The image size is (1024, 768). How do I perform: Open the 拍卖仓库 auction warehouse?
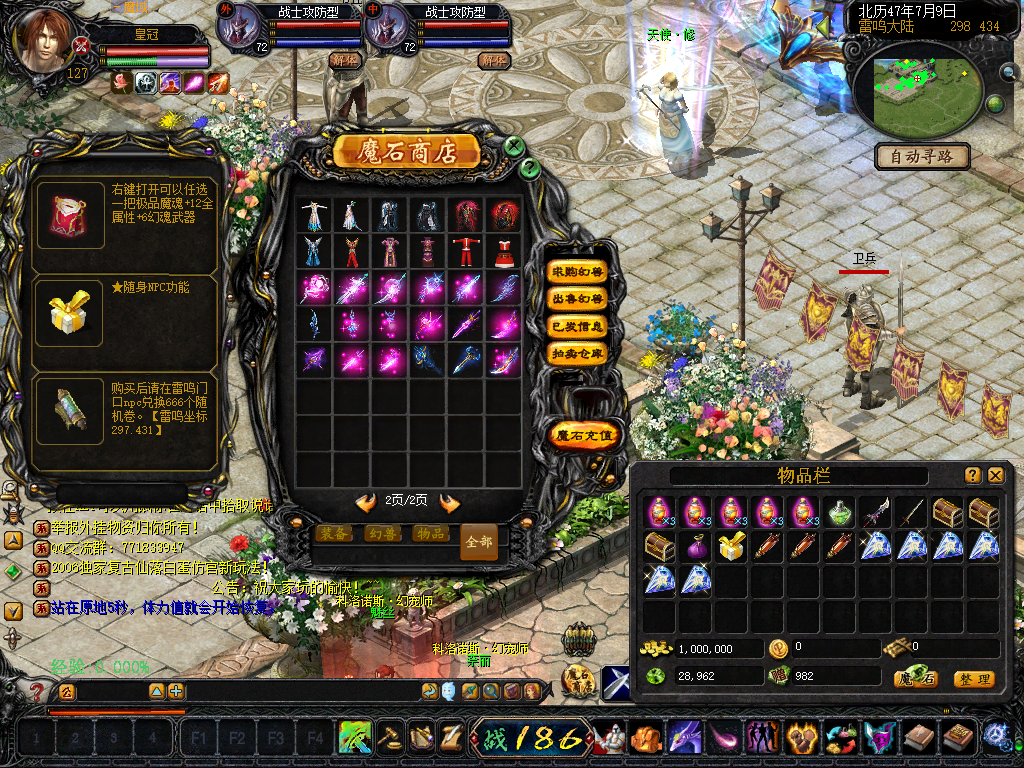coord(578,353)
